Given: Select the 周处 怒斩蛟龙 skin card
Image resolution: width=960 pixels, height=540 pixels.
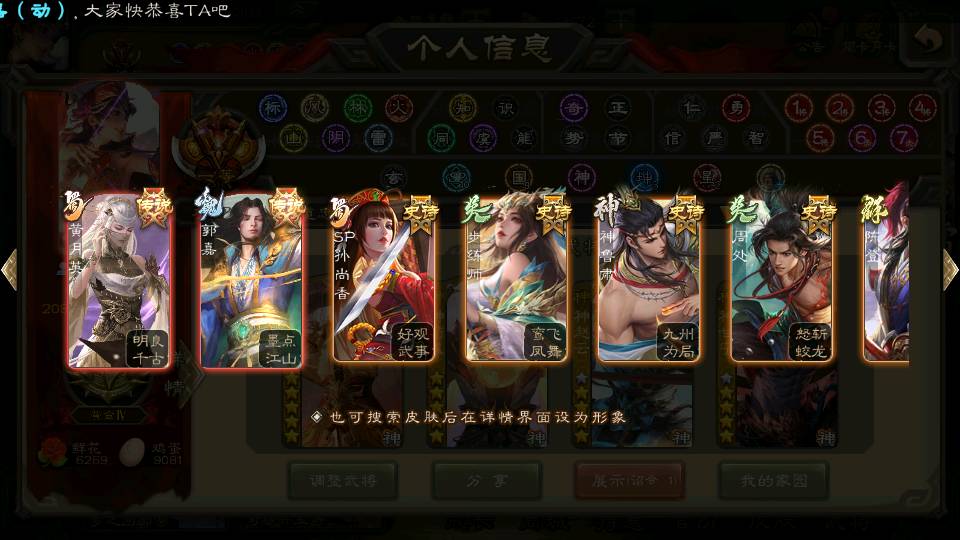Looking at the screenshot, I should pyautogui.click(x=781, y=280).
